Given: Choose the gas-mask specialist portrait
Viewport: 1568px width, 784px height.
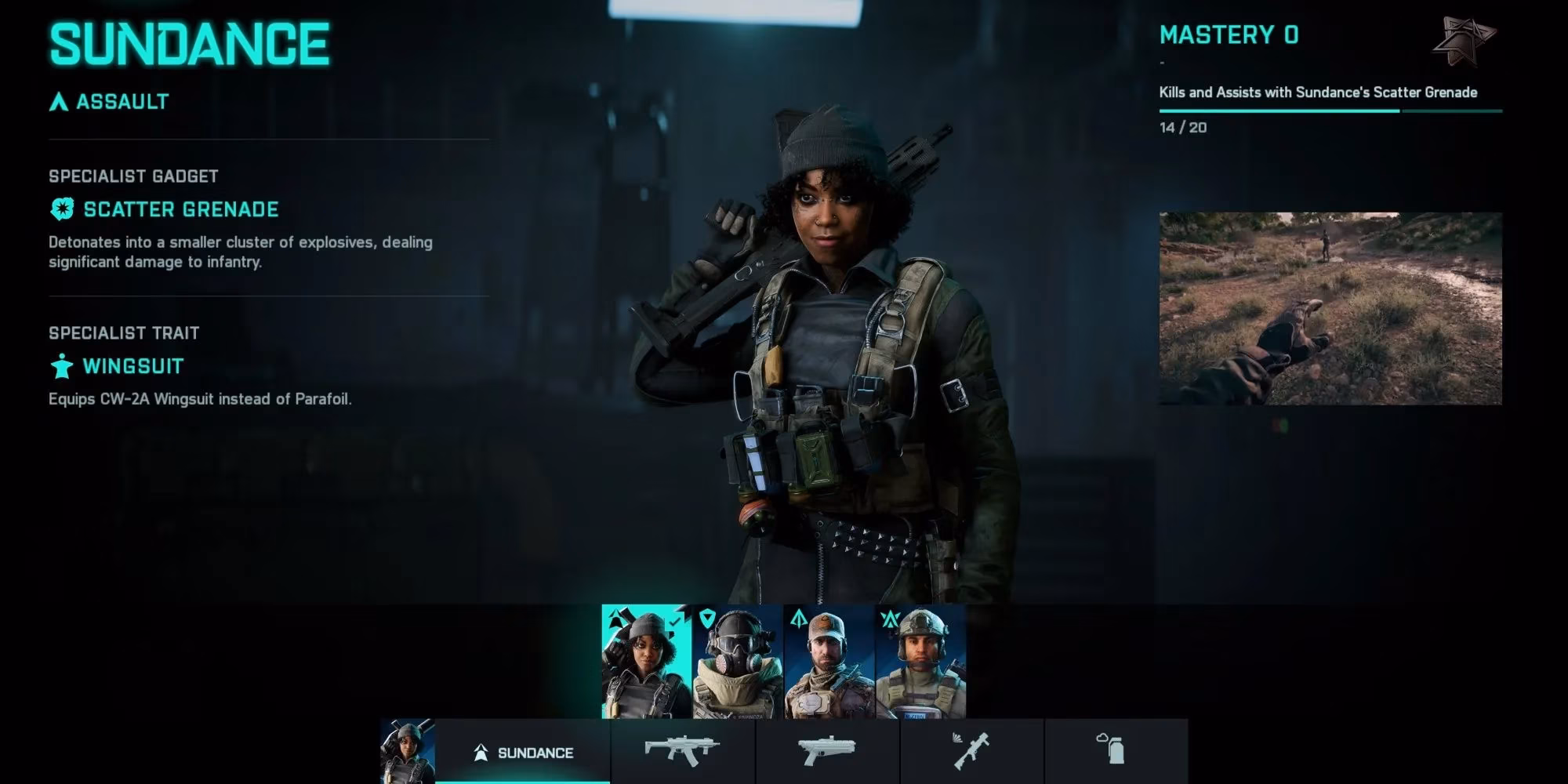Looking at the screenshot, I should point(738,662).
